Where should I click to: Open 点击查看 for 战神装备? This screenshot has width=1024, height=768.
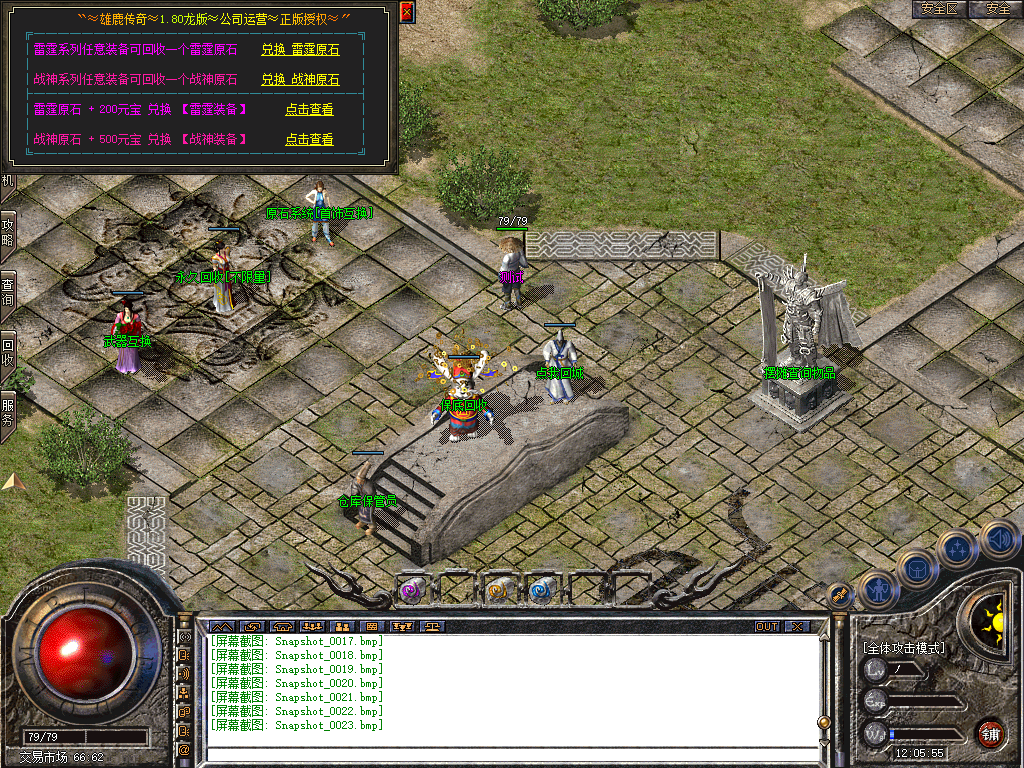click(x=309, y=140)
